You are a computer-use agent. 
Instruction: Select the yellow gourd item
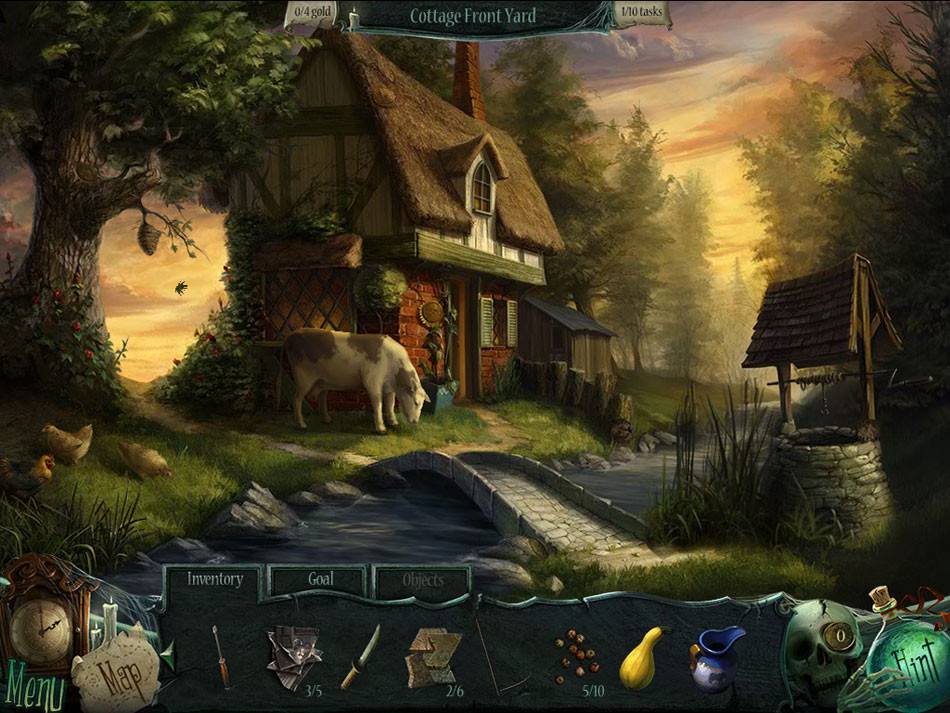click(643, 657)
